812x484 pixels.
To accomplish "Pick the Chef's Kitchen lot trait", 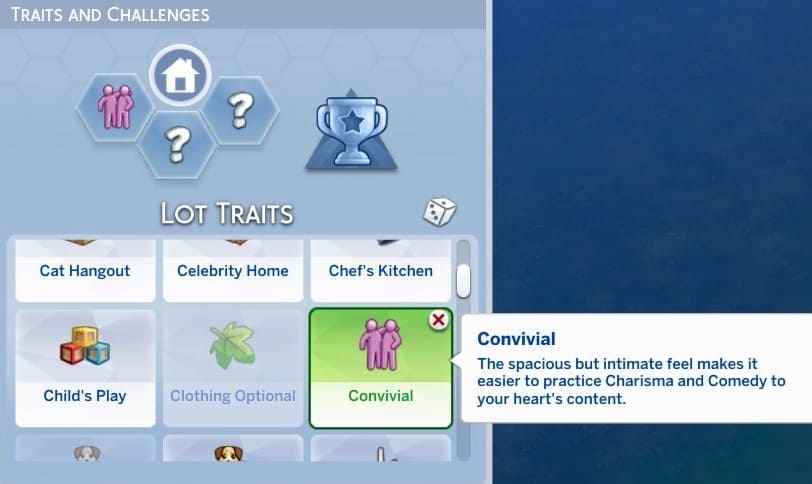I will click(380, 271).
